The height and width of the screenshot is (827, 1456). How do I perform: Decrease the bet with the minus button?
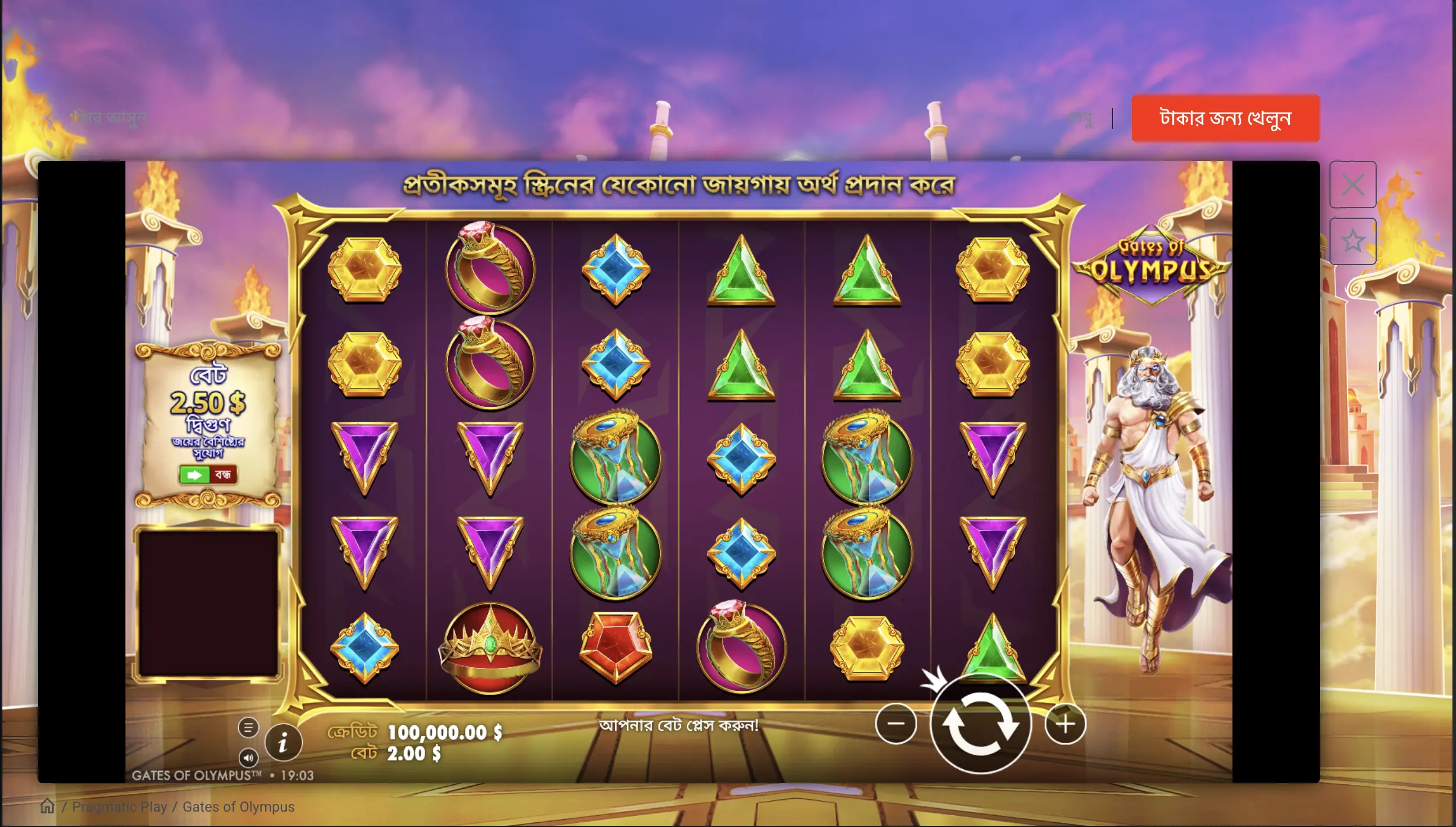(896, 723)
